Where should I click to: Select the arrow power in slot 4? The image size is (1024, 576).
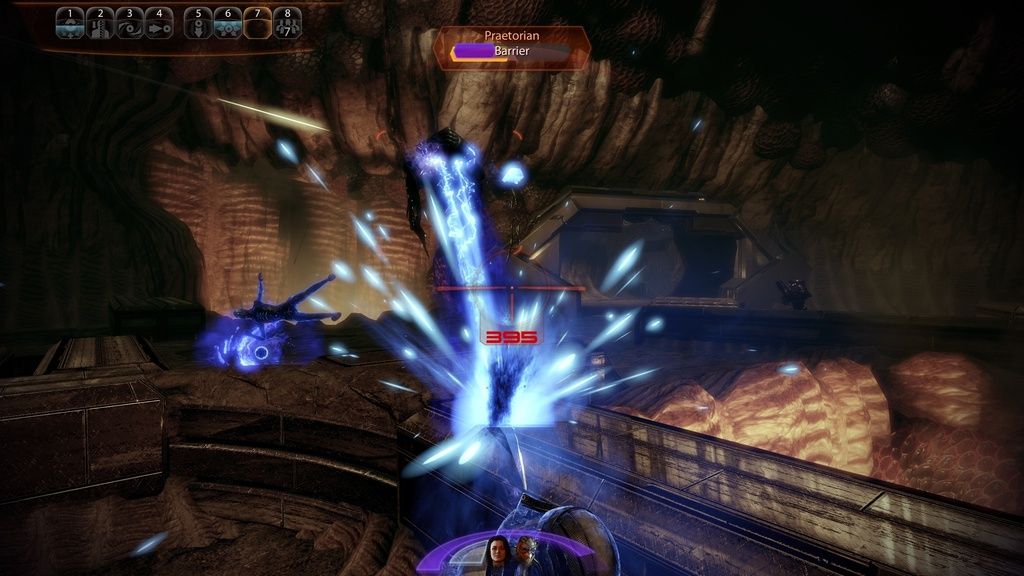(158, 23)
